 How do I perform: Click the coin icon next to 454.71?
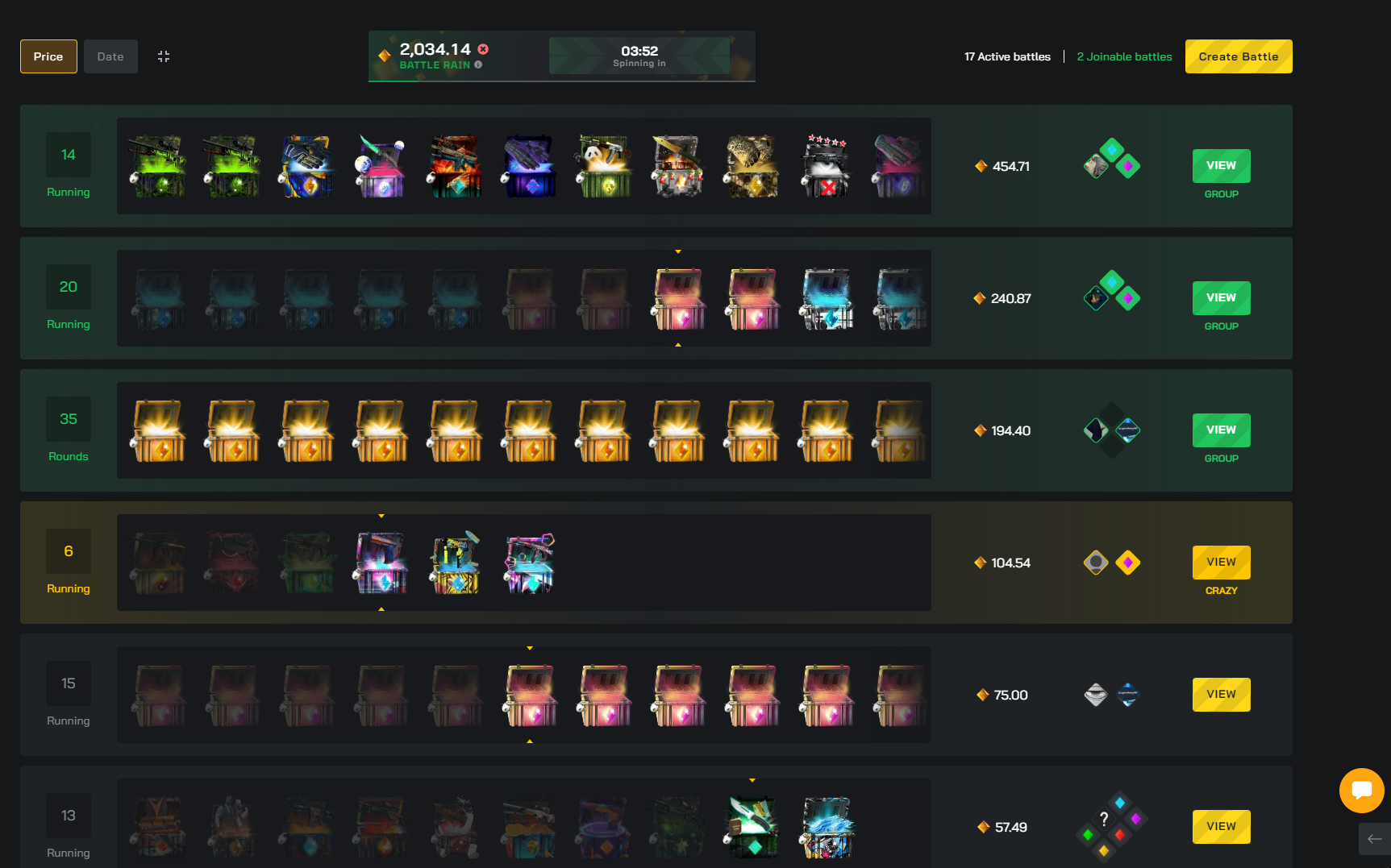[981, 166]
